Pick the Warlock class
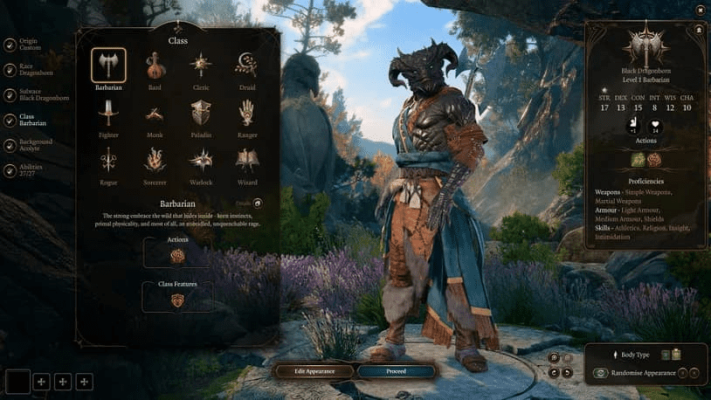 coord(201,160)
